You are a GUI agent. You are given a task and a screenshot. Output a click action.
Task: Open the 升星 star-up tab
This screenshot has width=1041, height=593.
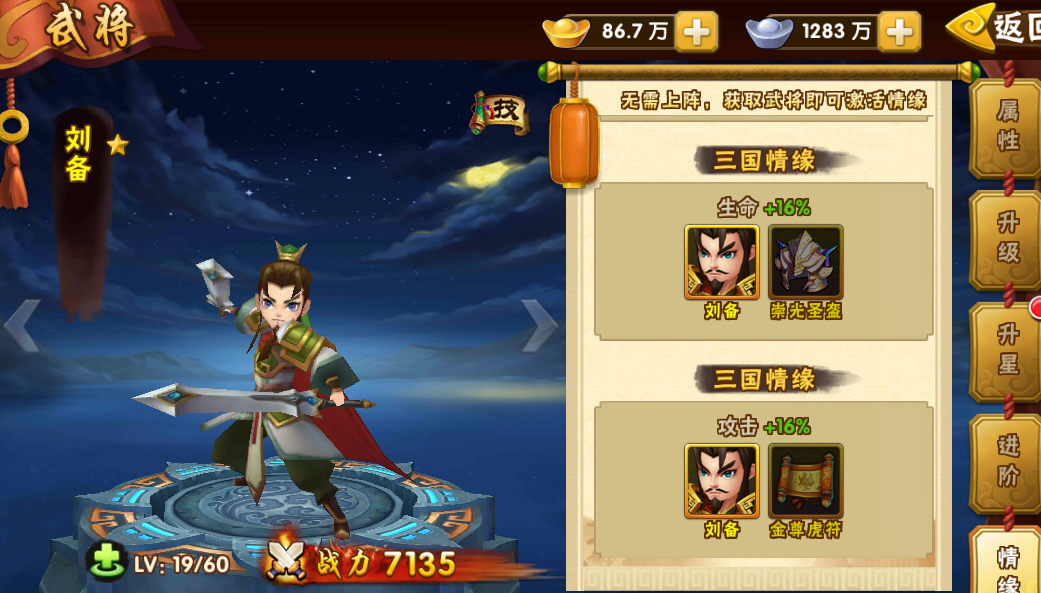pyautogui.click(x=1006, y=350)
